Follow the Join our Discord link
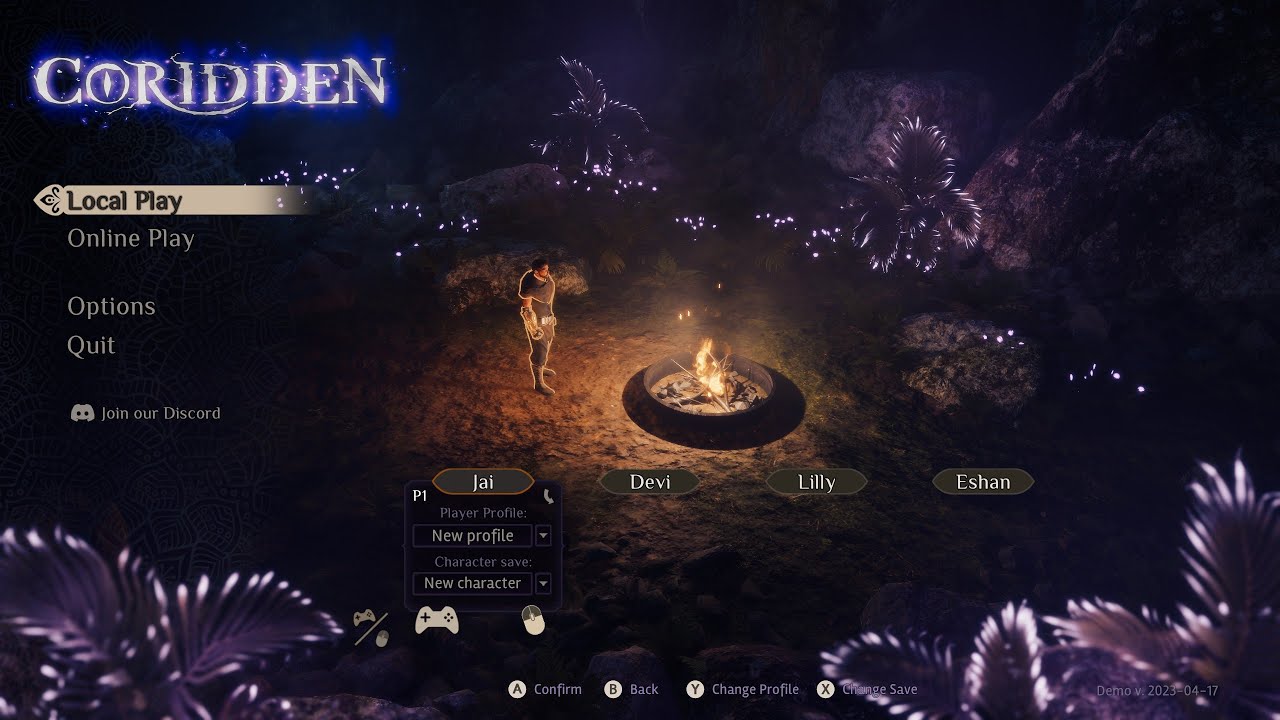 coord(146,413)
